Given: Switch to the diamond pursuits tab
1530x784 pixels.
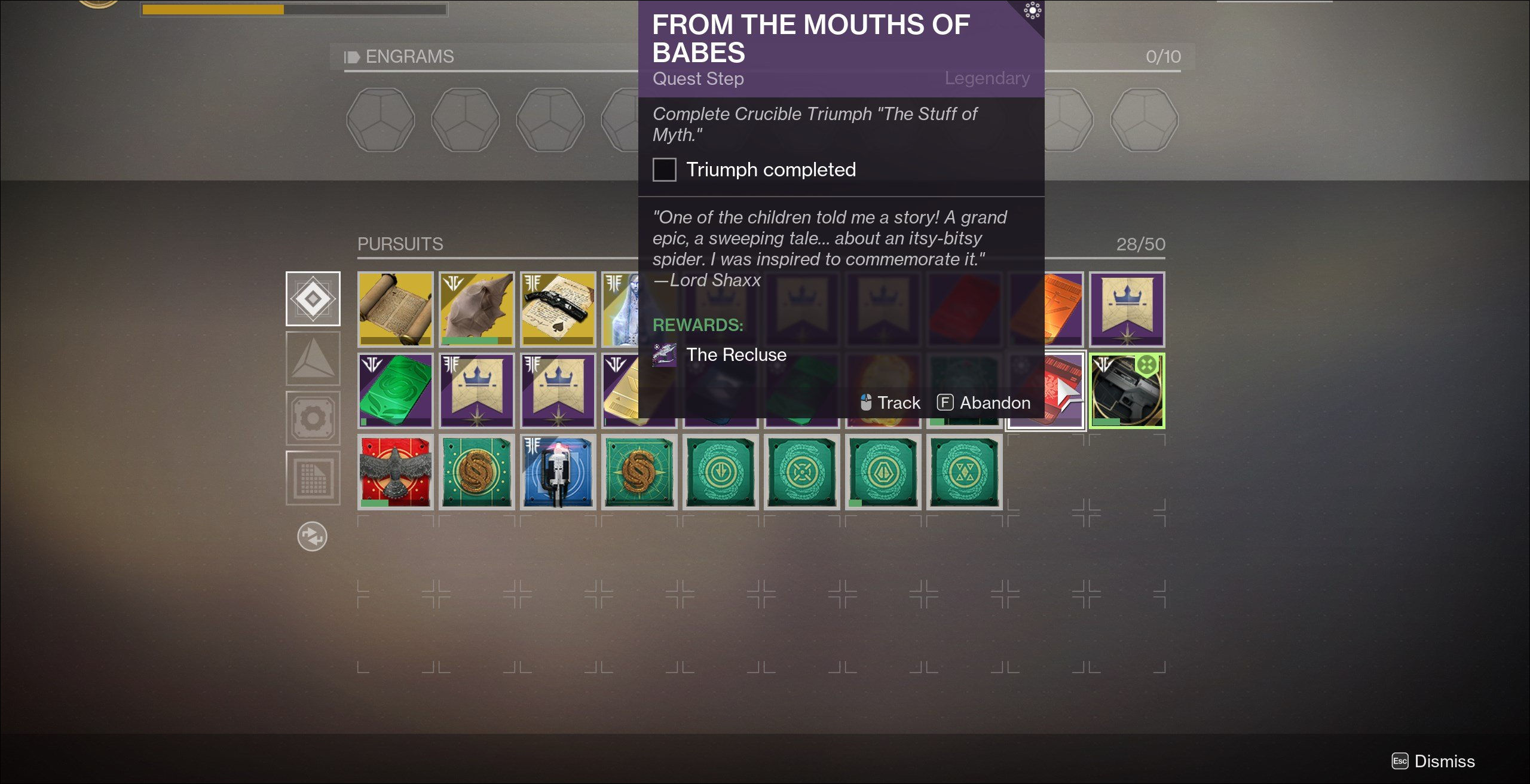Looking at the screenshot, I should (313, 298).
